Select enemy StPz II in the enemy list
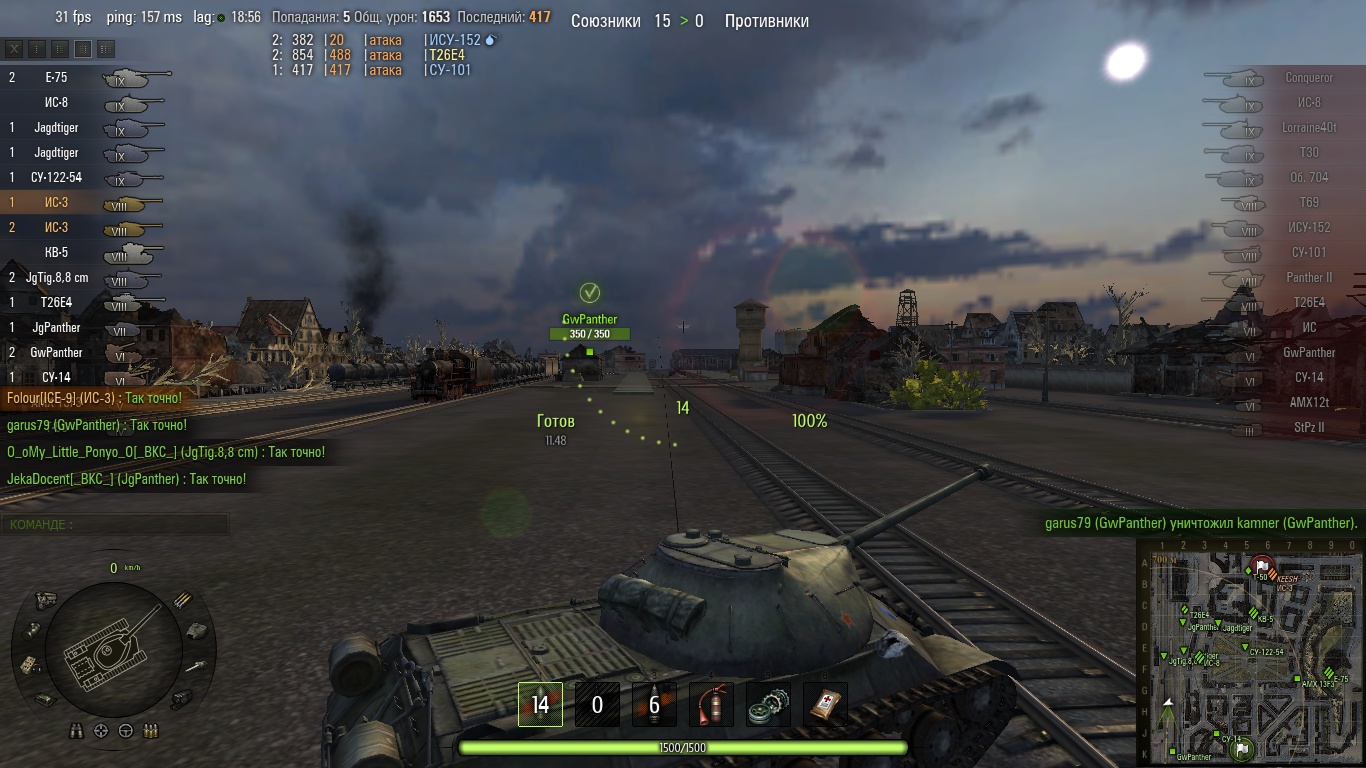Viewport: 1366px width, 768px height. click(x=1308, y=427)
